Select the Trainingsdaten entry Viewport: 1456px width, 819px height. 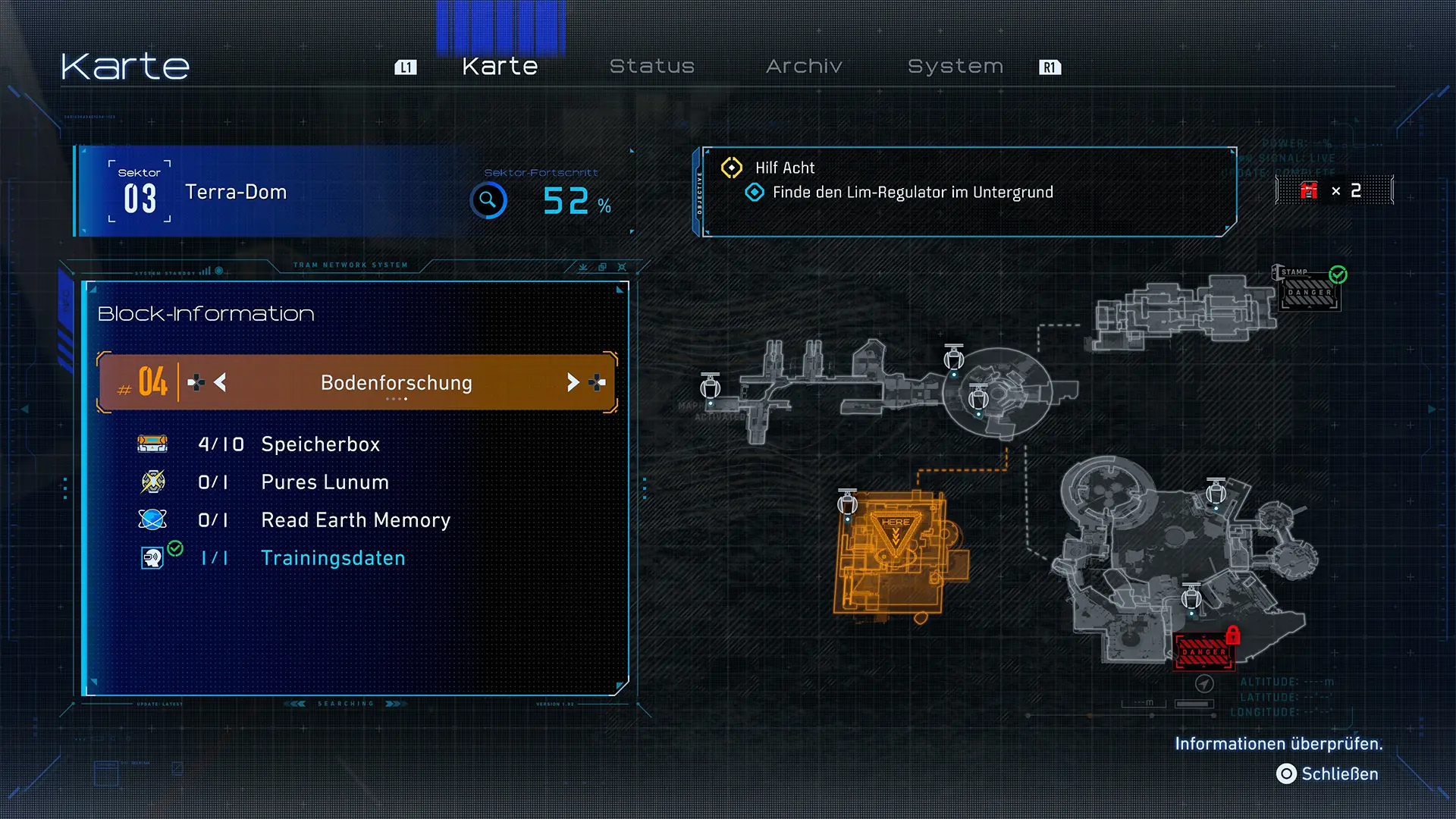point(332,558)
